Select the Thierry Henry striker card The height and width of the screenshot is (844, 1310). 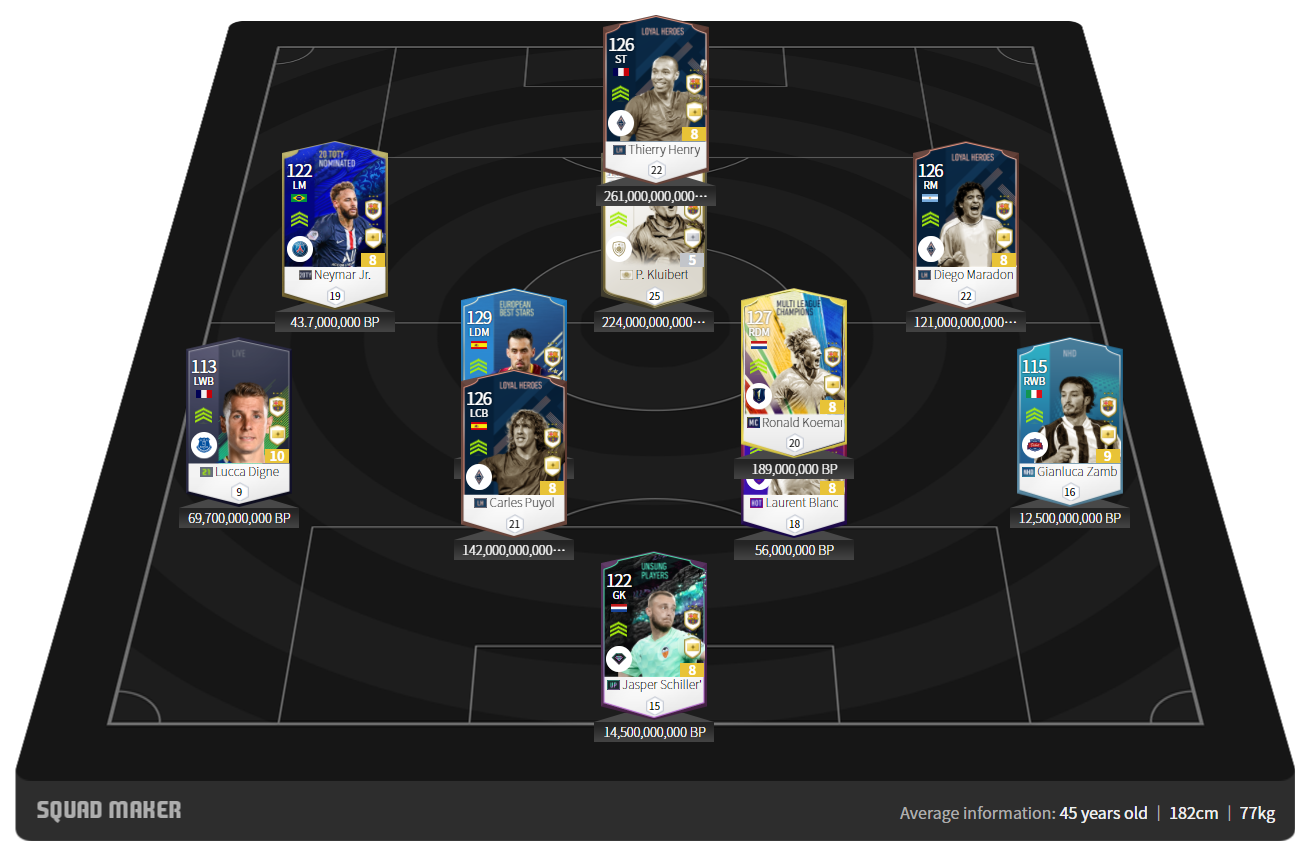(x=656, y=95)
